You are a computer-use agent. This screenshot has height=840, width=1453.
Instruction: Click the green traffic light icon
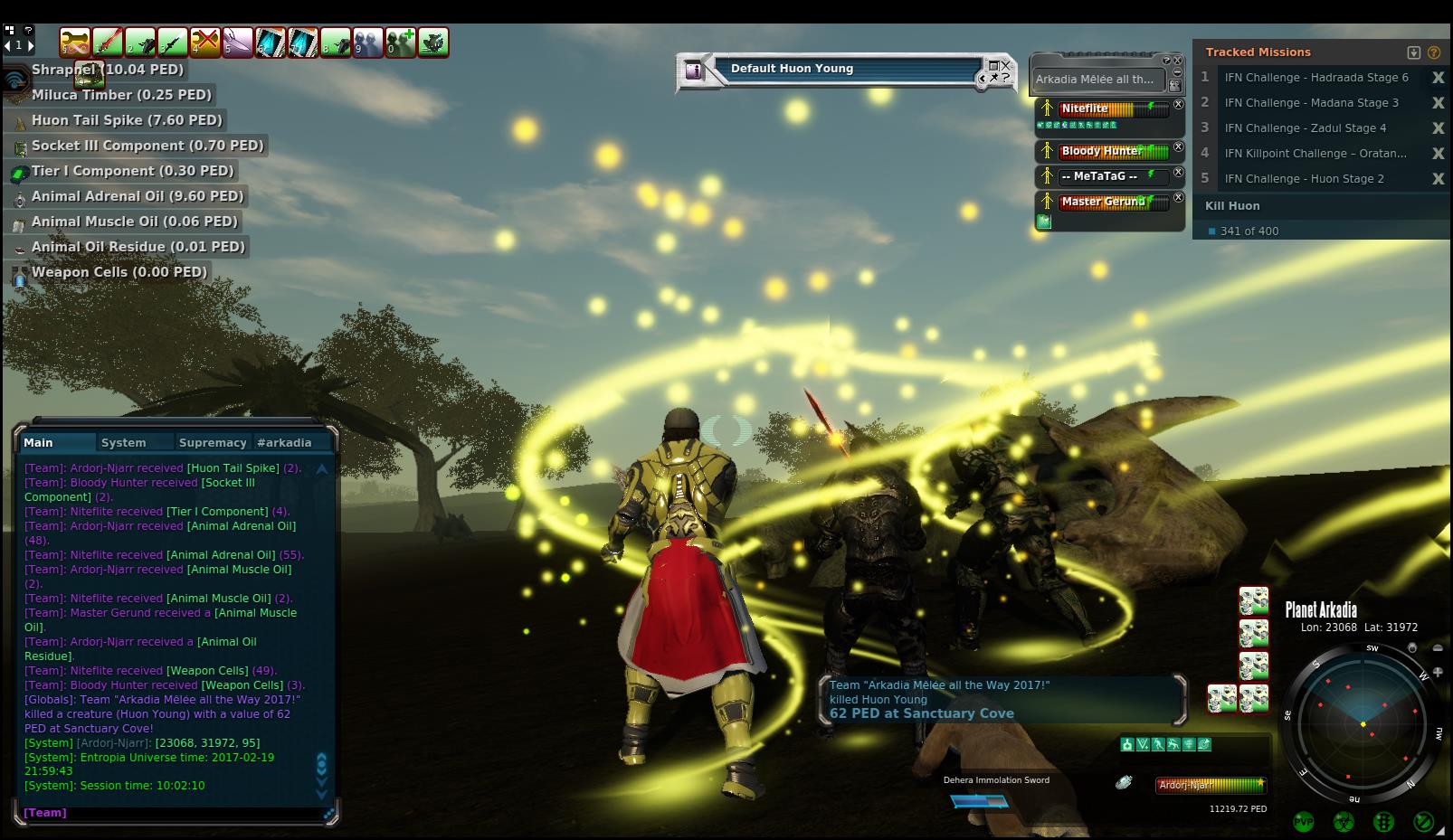point(1383,822)
